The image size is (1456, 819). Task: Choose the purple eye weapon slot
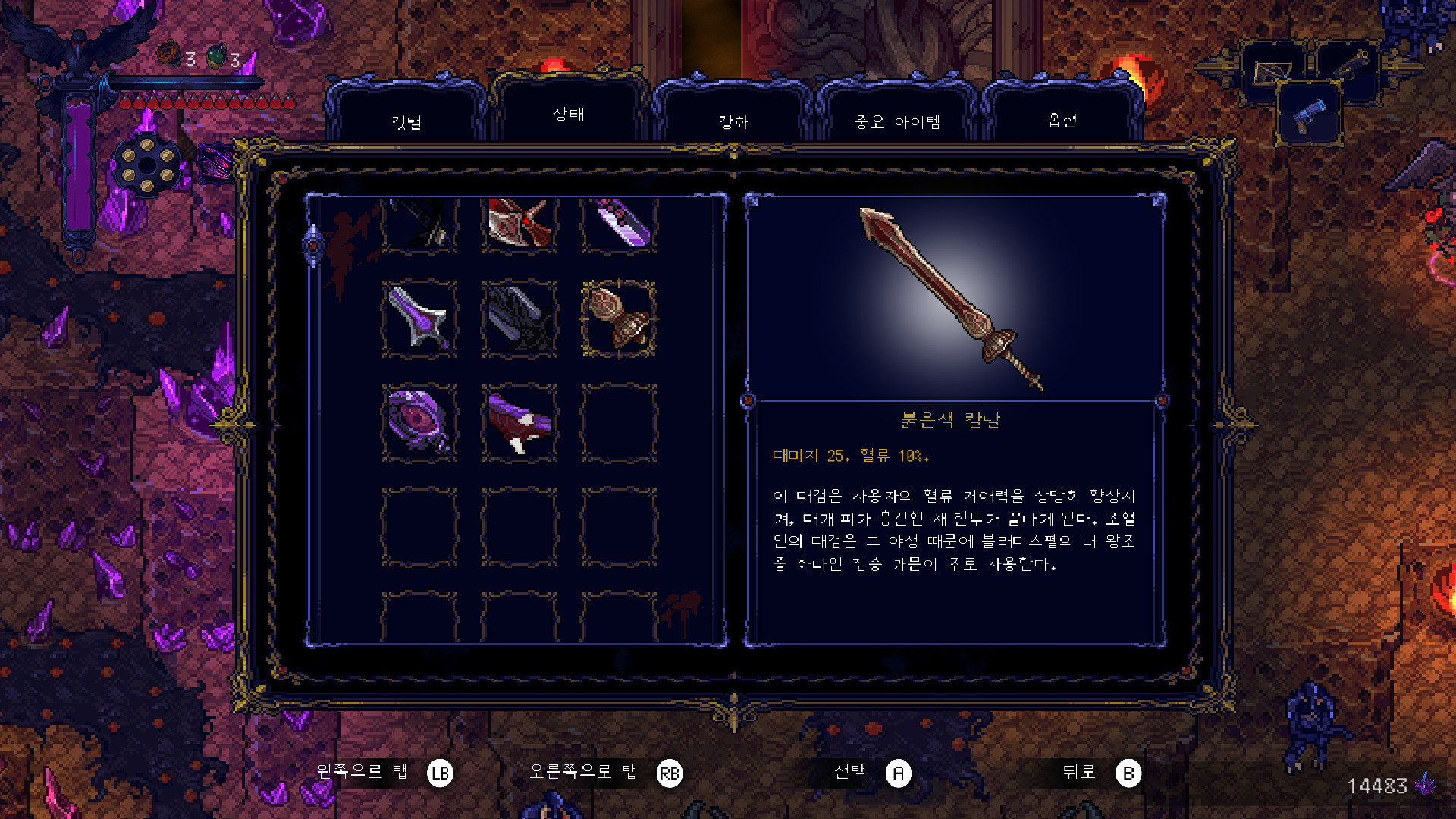pos(419,422)
